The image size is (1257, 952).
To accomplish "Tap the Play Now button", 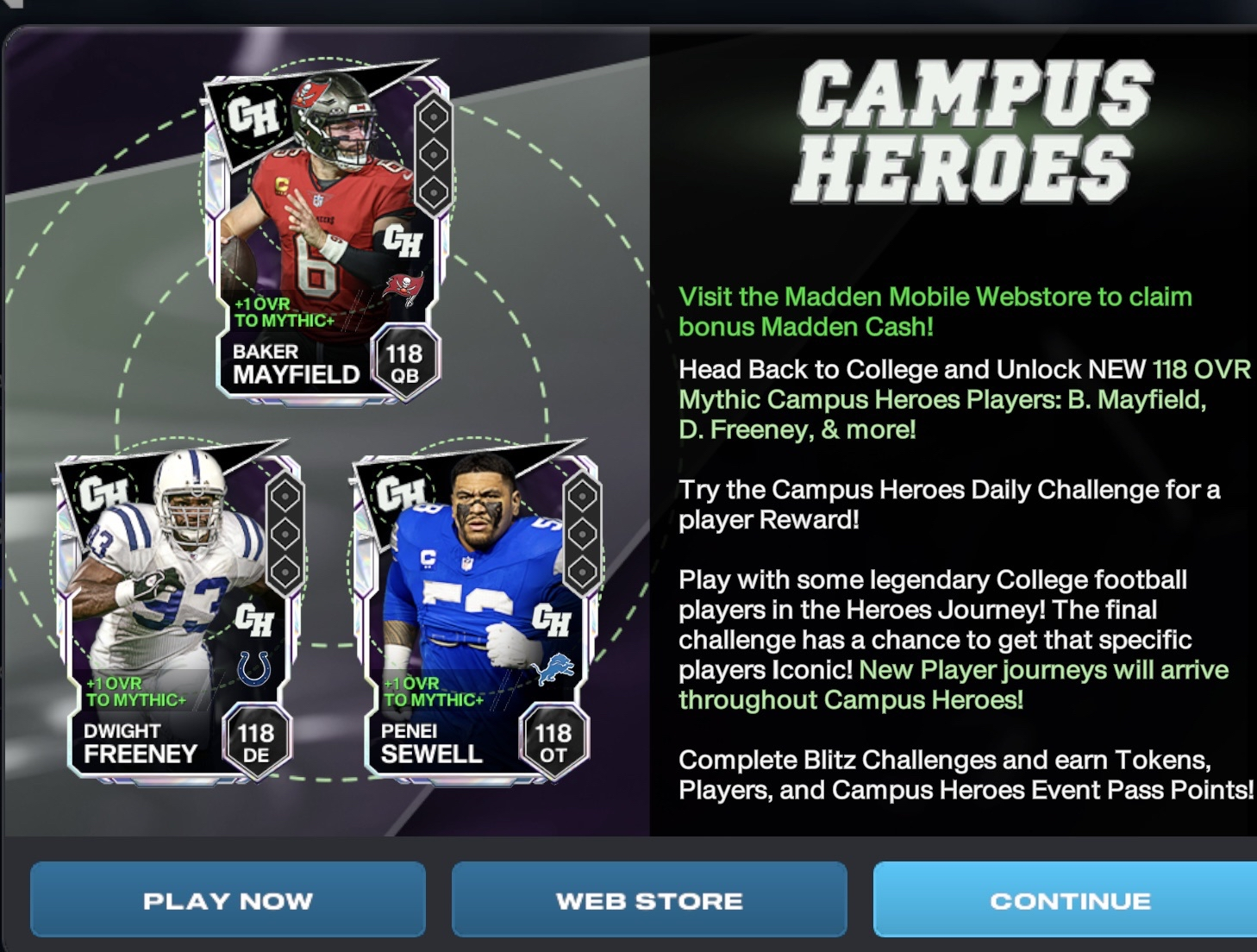I will [x=228, y=900].
